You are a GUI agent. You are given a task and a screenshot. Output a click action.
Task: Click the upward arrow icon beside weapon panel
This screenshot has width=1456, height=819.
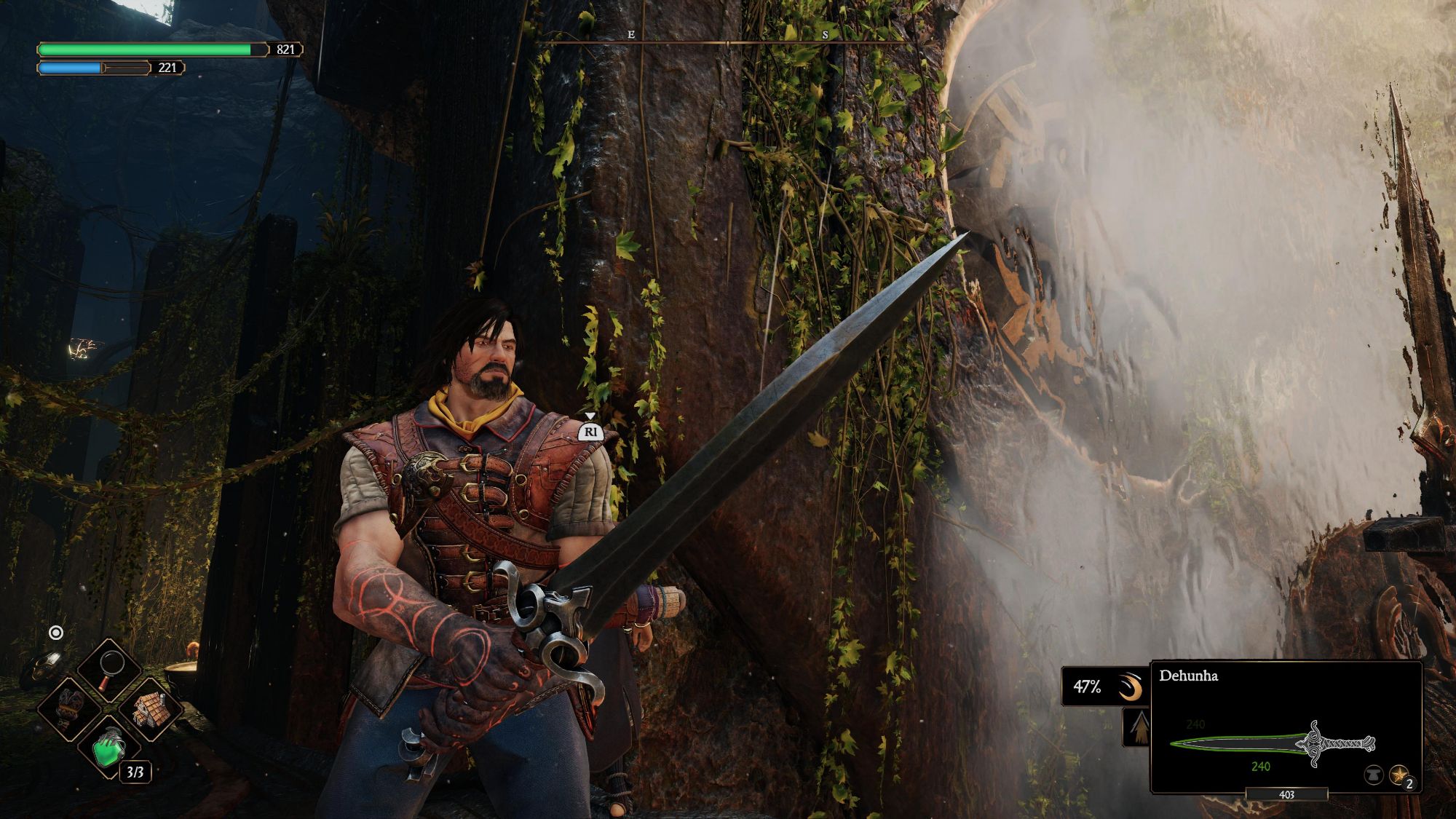click(x=1137, y=728)
